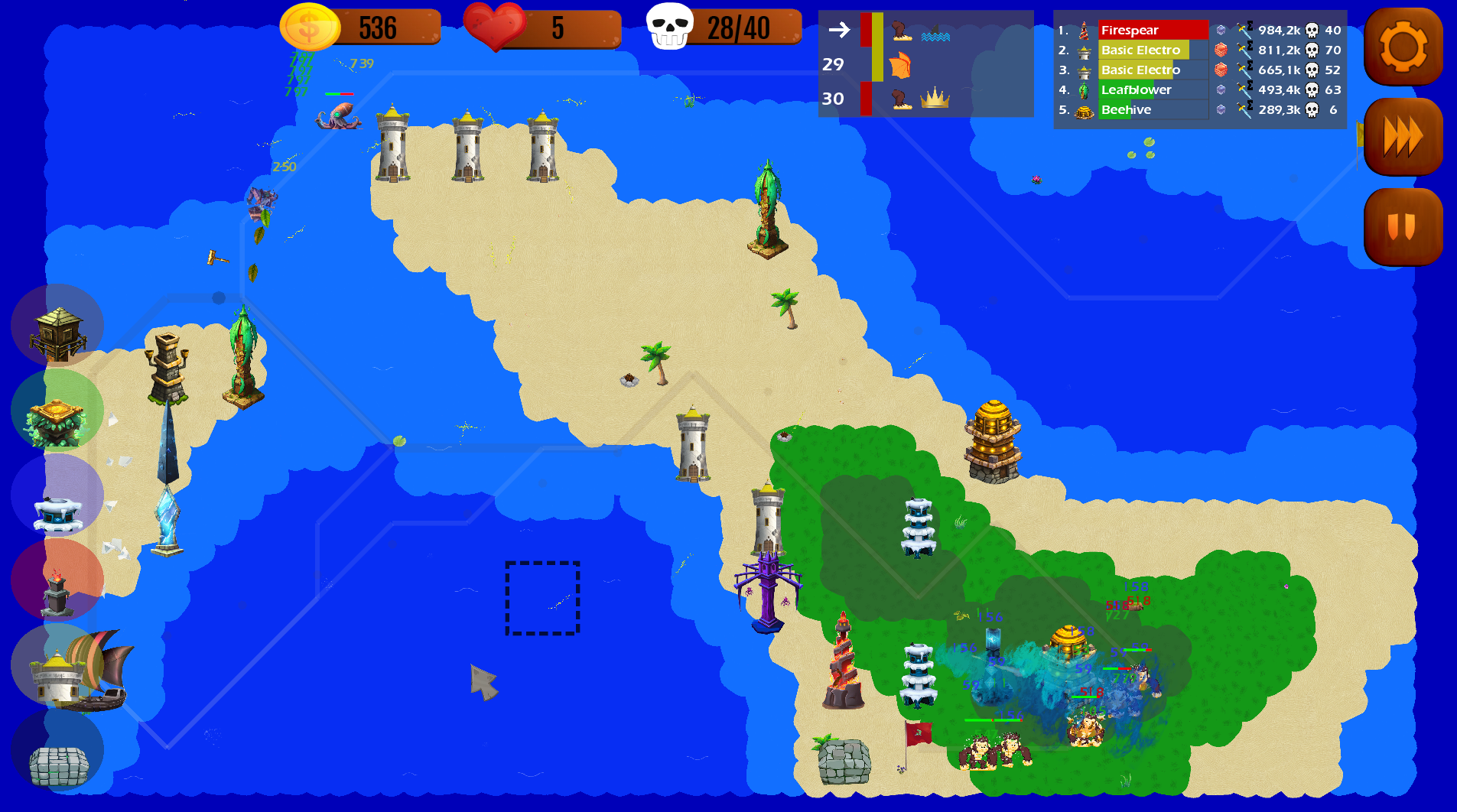This screenshot has height=812, width=1457.
Task: Open the settings gear menu
Action: (x=1403, y=47)
